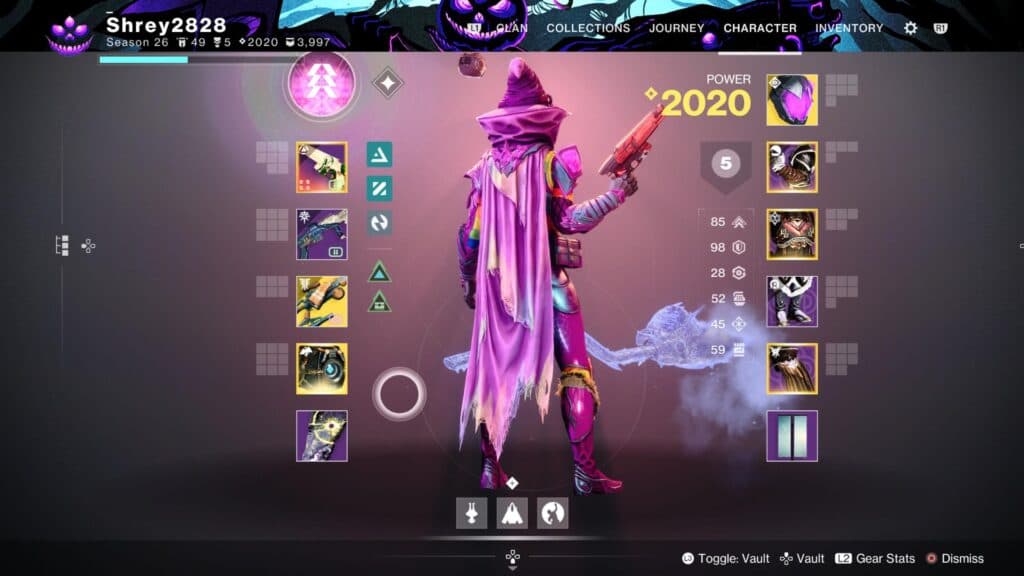Inspect the seasonal artifact slot
The height and width of the screenshot is (576, 1024).
[x=322, y=435]
